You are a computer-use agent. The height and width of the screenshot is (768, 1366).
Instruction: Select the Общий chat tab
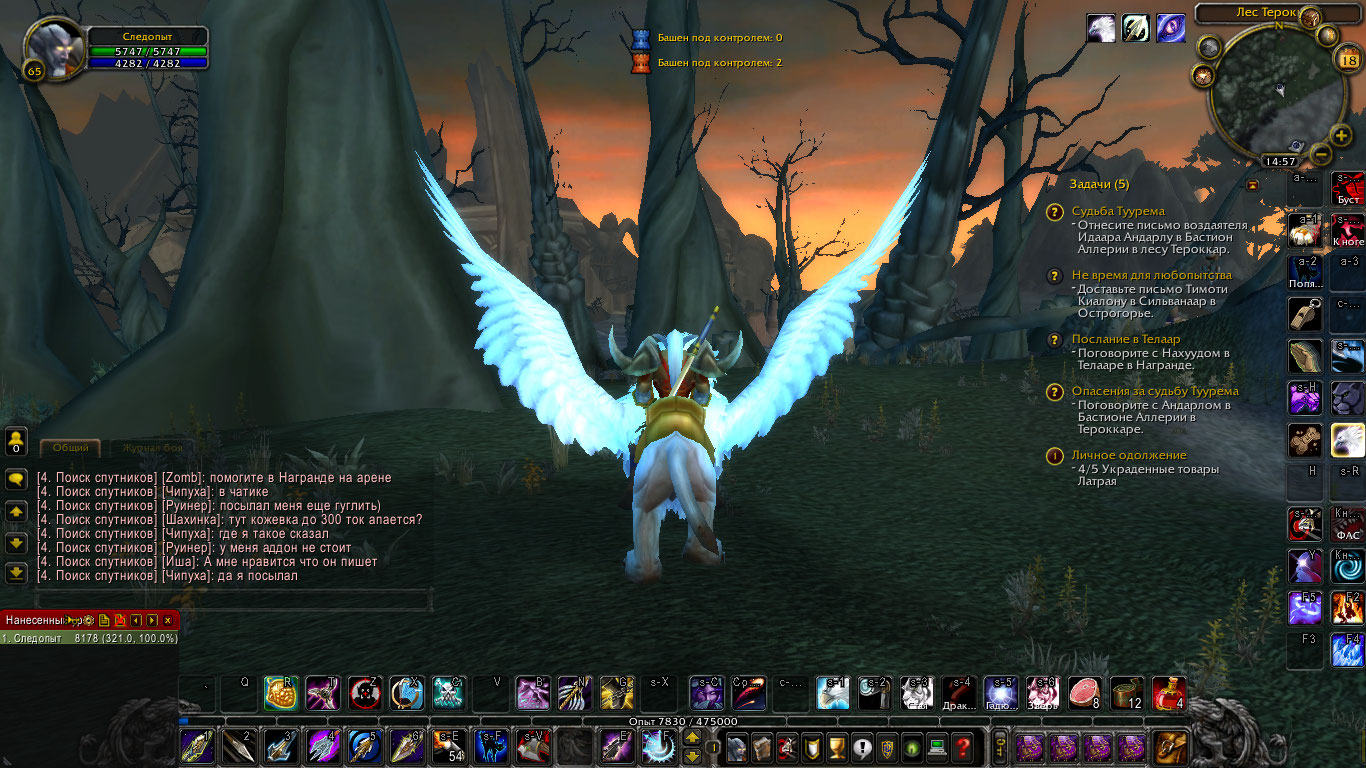click(70, 448)
